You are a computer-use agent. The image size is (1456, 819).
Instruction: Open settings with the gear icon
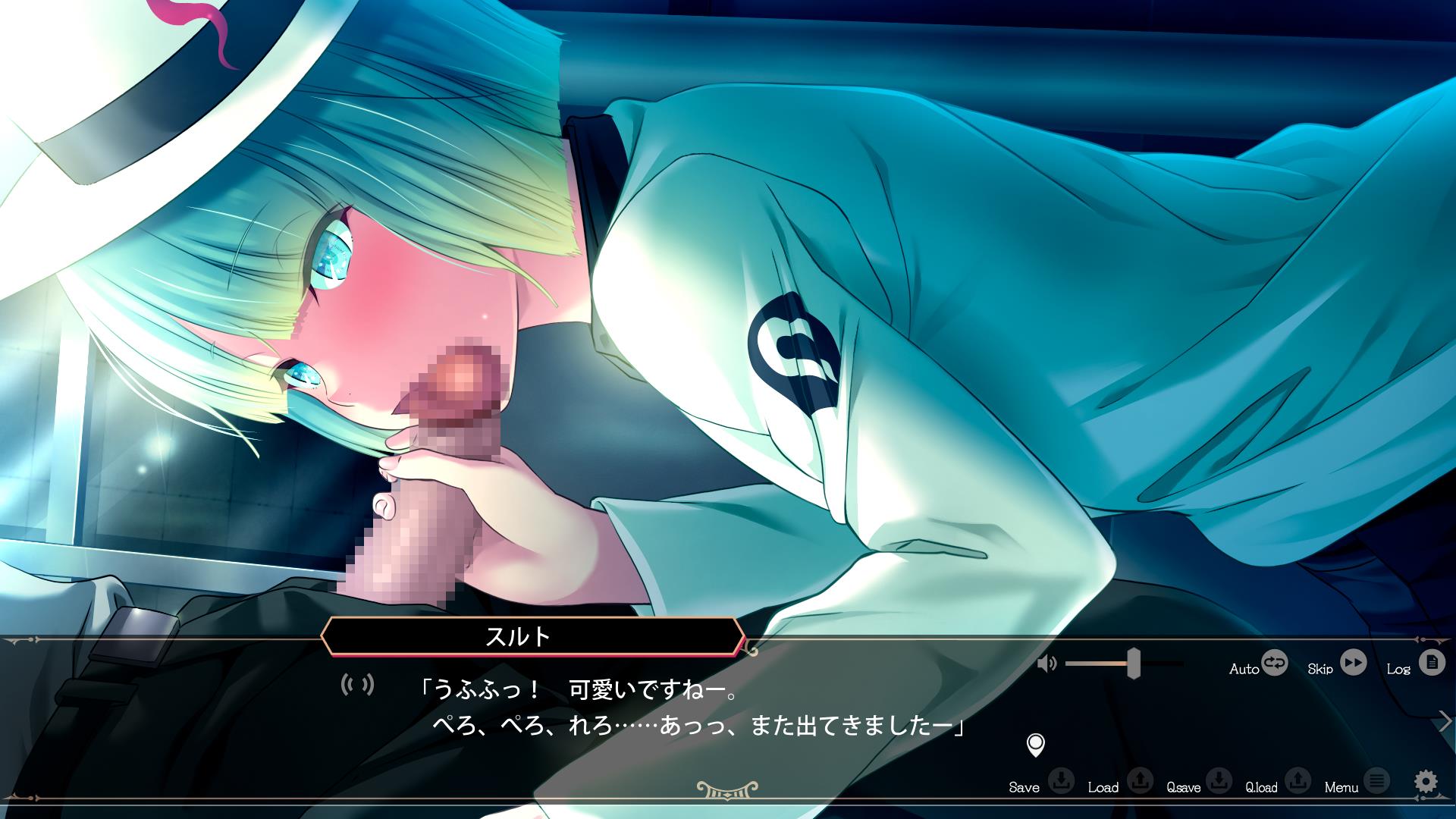1426,781
